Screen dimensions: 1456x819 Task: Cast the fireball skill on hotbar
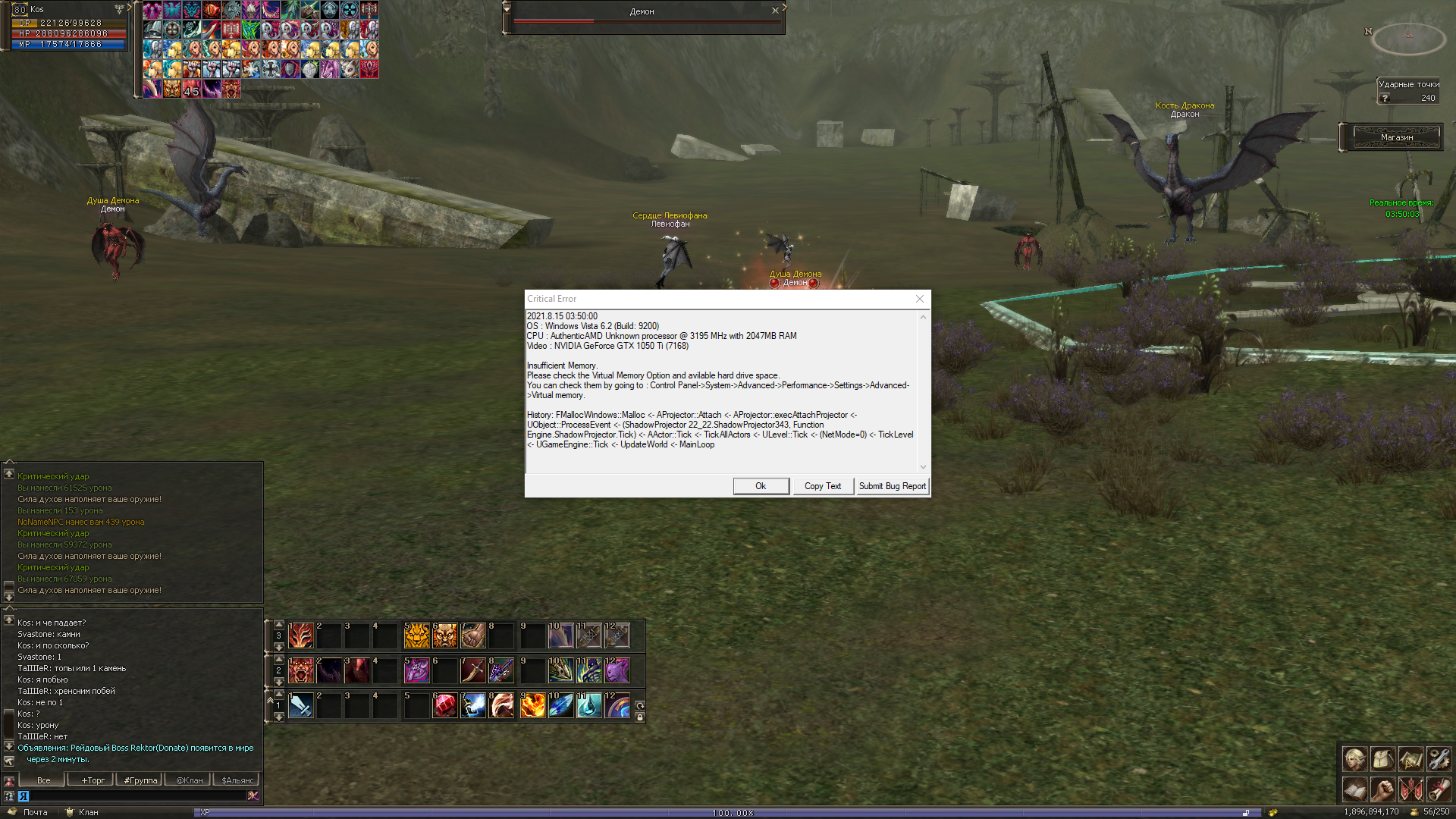point(532,706)
